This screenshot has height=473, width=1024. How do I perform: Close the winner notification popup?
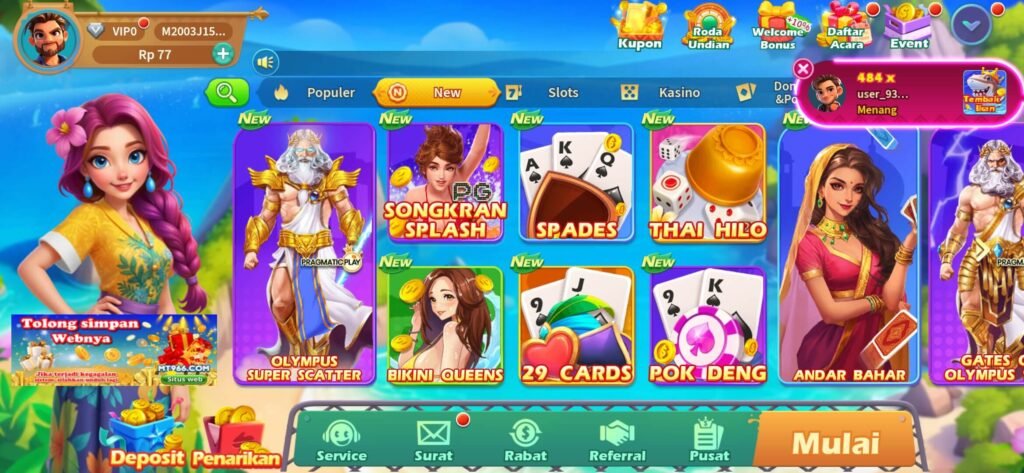point(802,68)
